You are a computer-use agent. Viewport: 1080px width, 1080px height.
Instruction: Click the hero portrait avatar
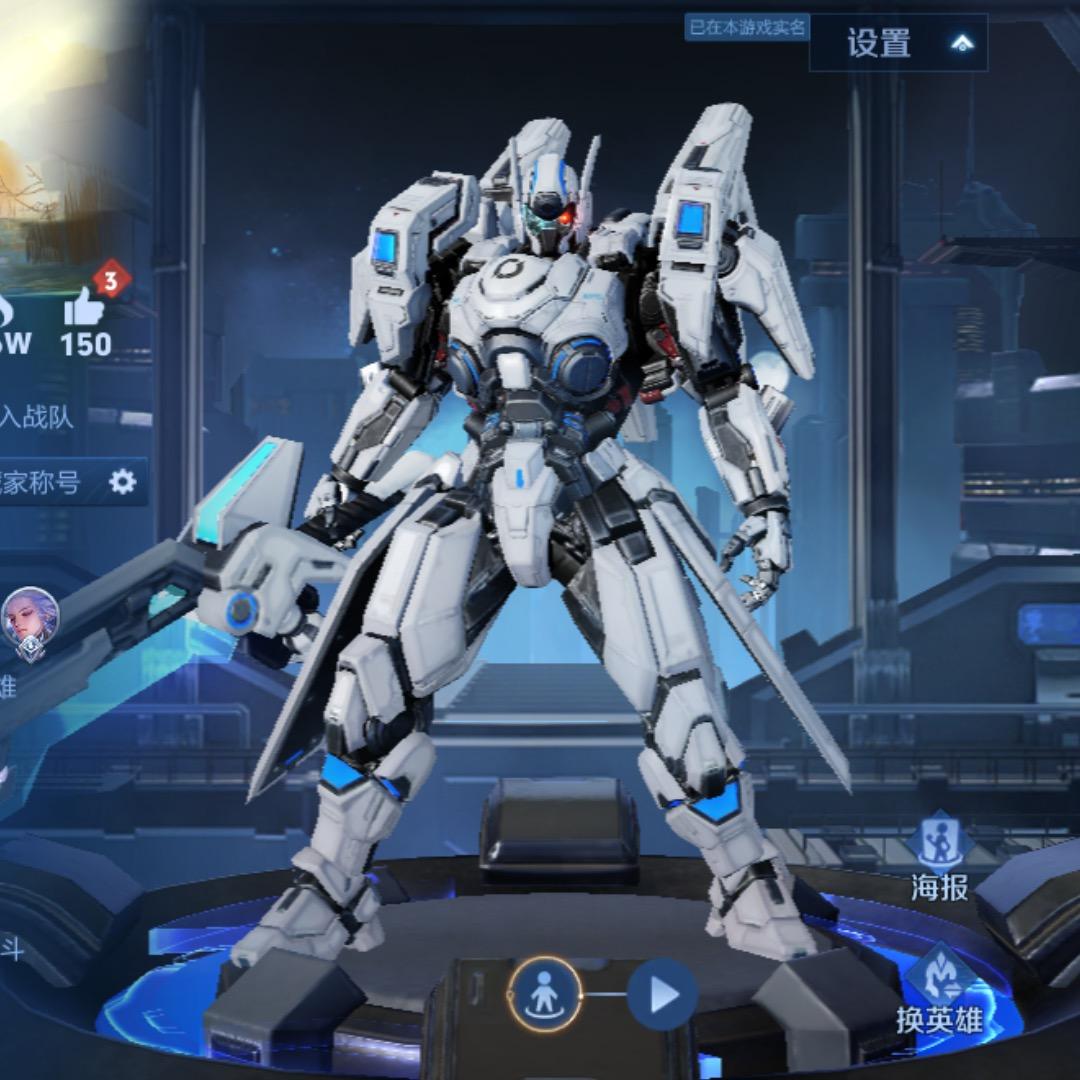pos(30,620)
